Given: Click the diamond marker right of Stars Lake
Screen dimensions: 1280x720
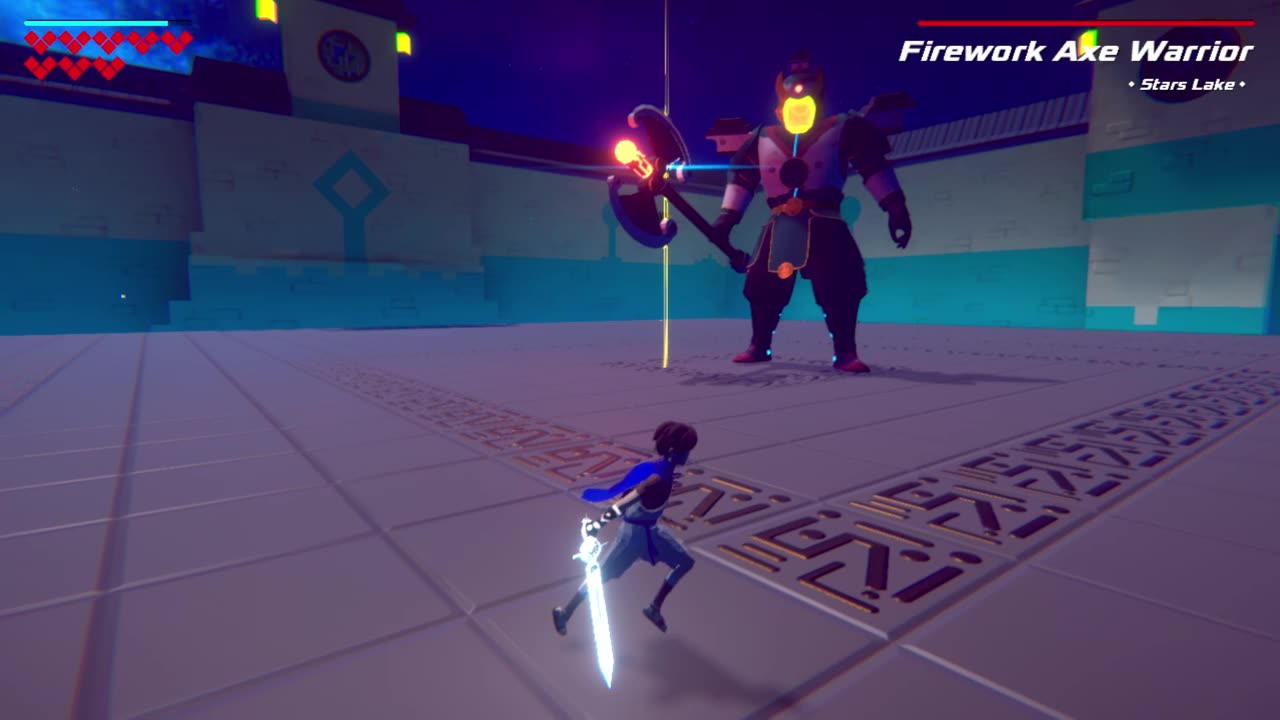Looking at the screenshot, I should click(1244, 84).
